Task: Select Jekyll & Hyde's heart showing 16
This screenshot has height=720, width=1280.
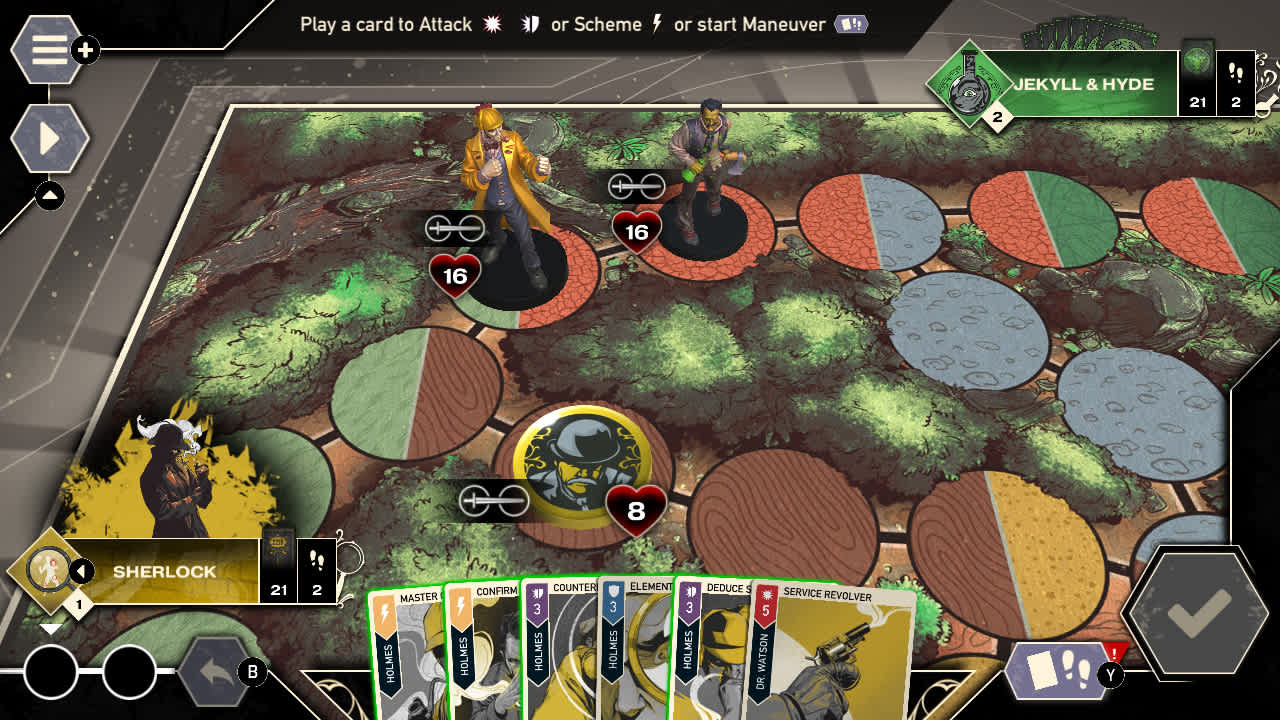Action: pyautogui.click(x=637, y=231)
